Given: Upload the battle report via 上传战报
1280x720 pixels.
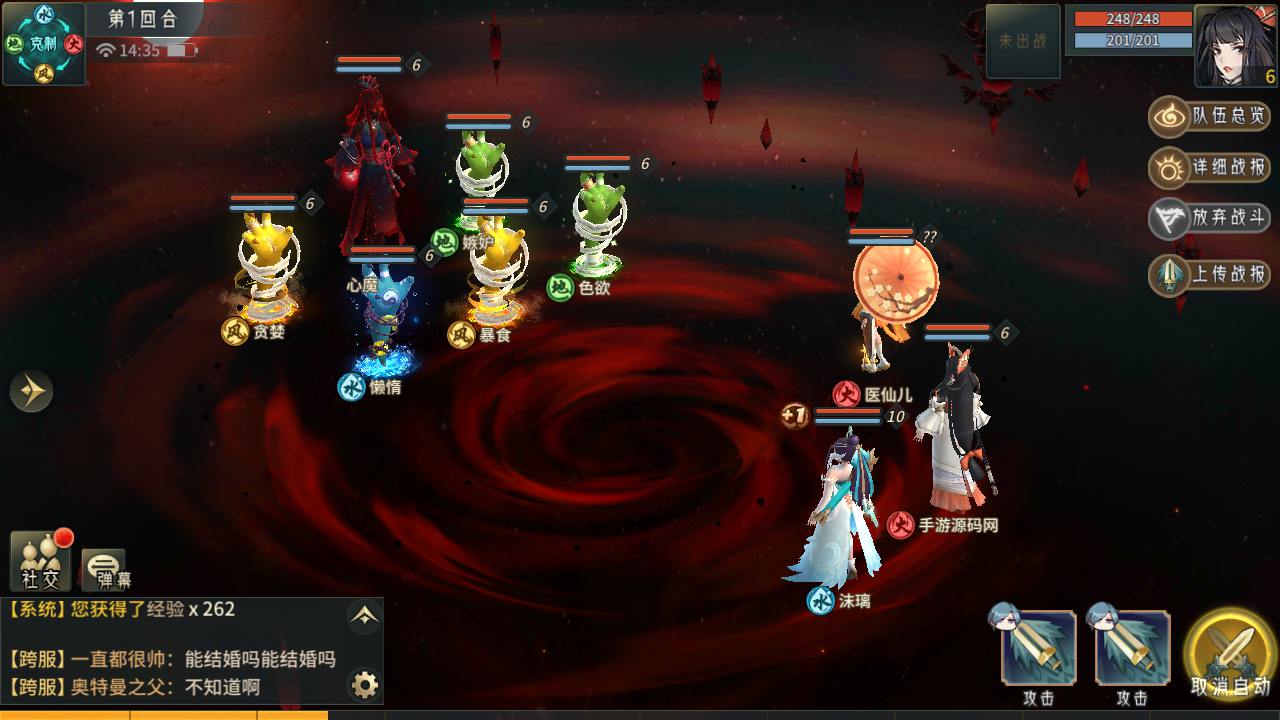Looking at the screenshot, I should click(x=1210, y=274).
